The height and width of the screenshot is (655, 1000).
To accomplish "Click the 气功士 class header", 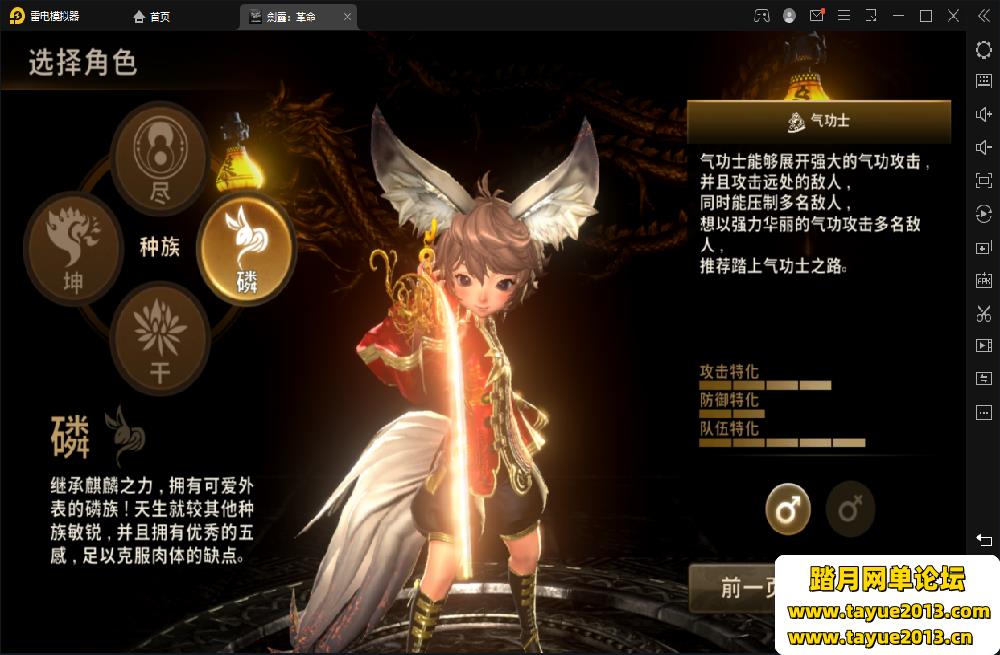I will 818,121.
